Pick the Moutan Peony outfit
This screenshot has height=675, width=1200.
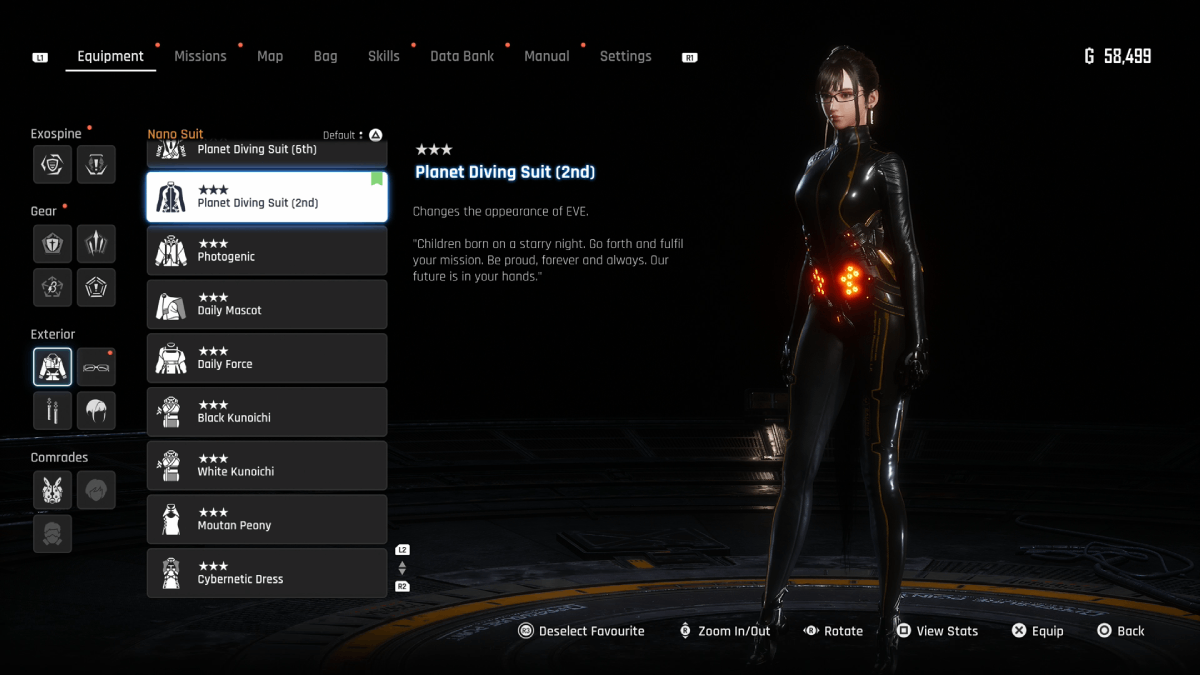[x=266, y=520]
